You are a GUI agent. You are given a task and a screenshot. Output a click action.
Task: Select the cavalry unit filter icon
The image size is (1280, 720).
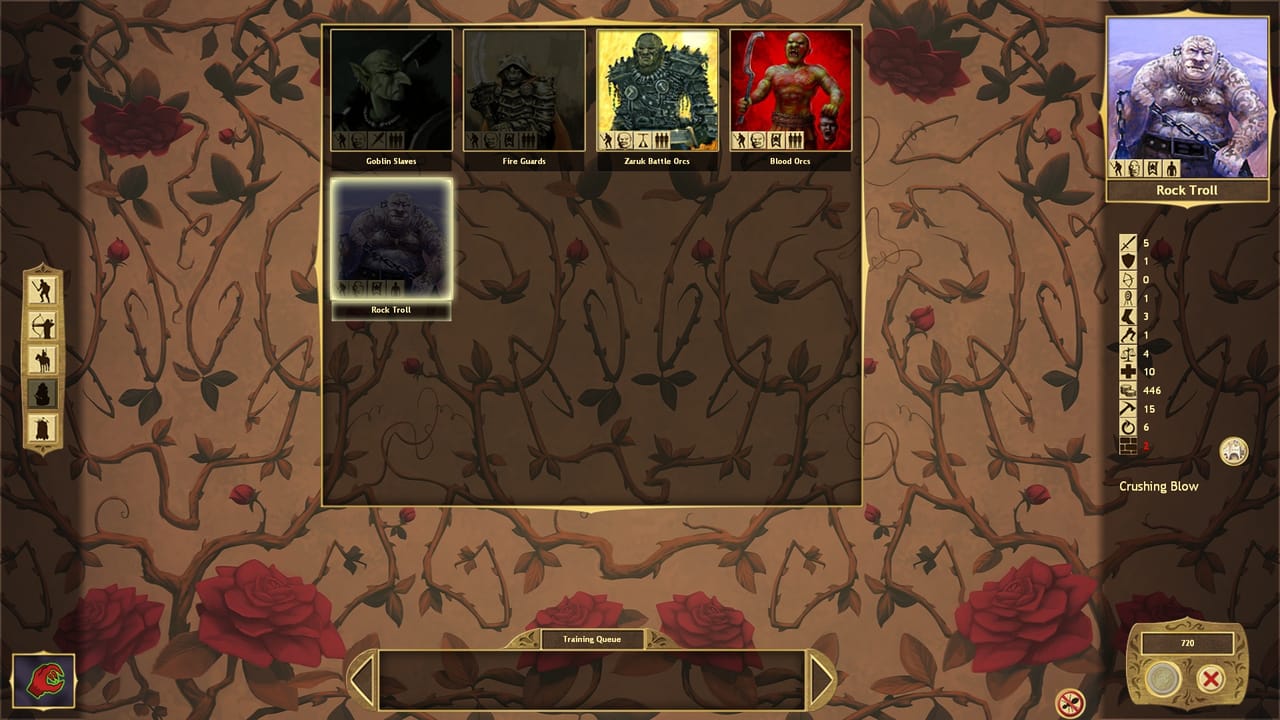click(x=44, y=358)
